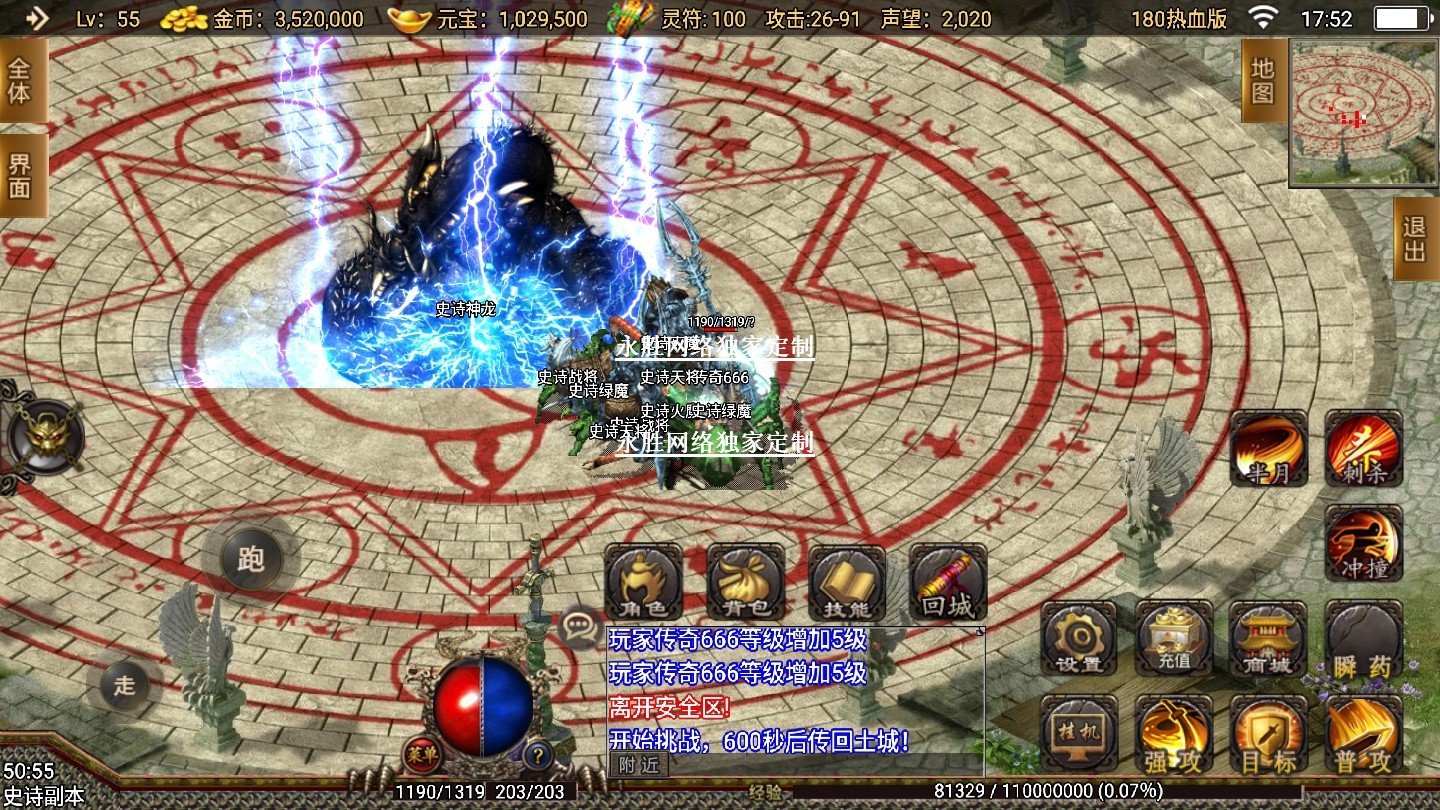
Task: Activate the 半月 half-moon skill
Action: coord(1268,448)
